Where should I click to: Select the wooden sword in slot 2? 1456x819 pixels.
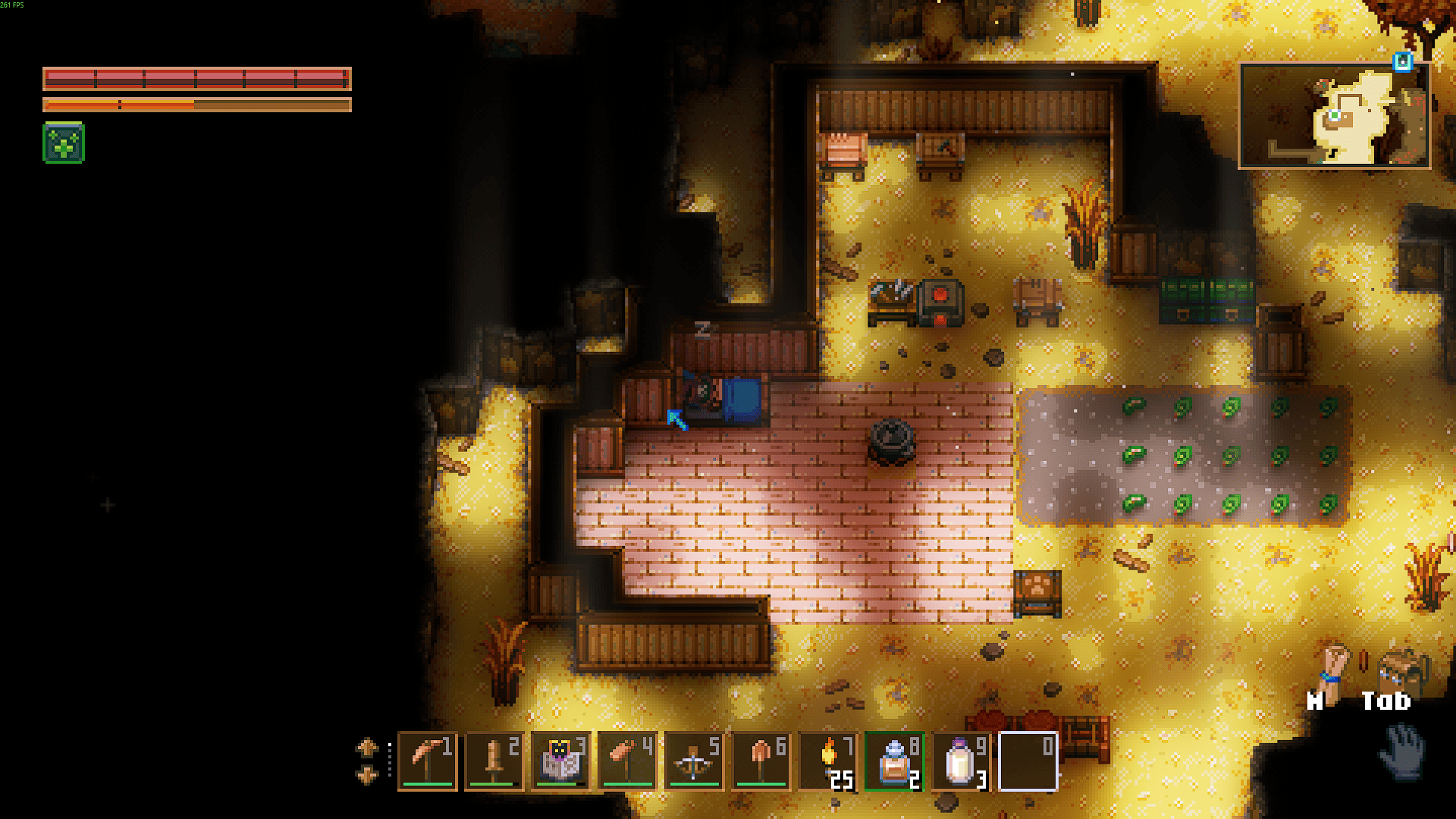(494, 761)
